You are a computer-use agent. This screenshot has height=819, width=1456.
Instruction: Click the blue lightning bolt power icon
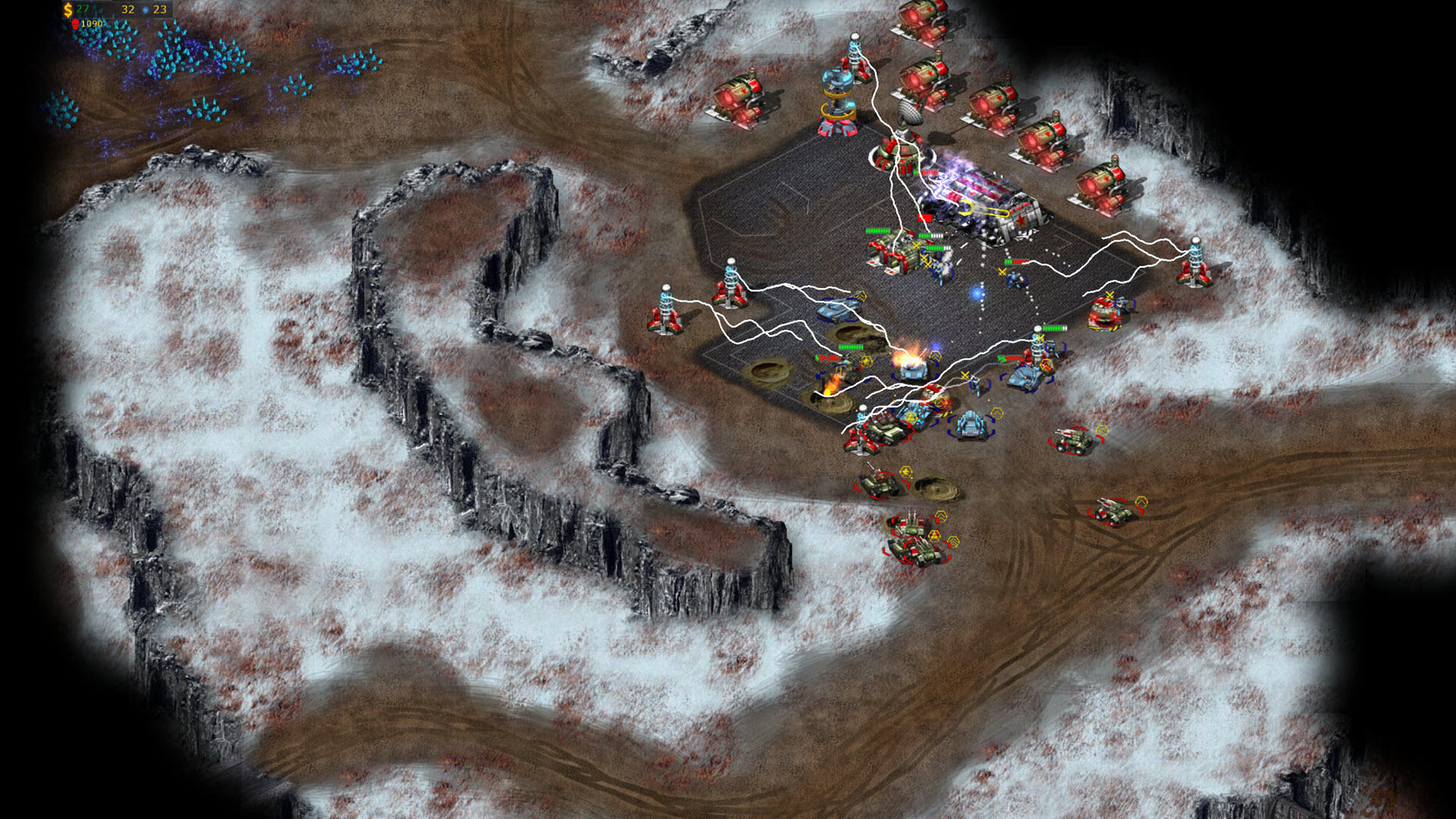[144, 10]
